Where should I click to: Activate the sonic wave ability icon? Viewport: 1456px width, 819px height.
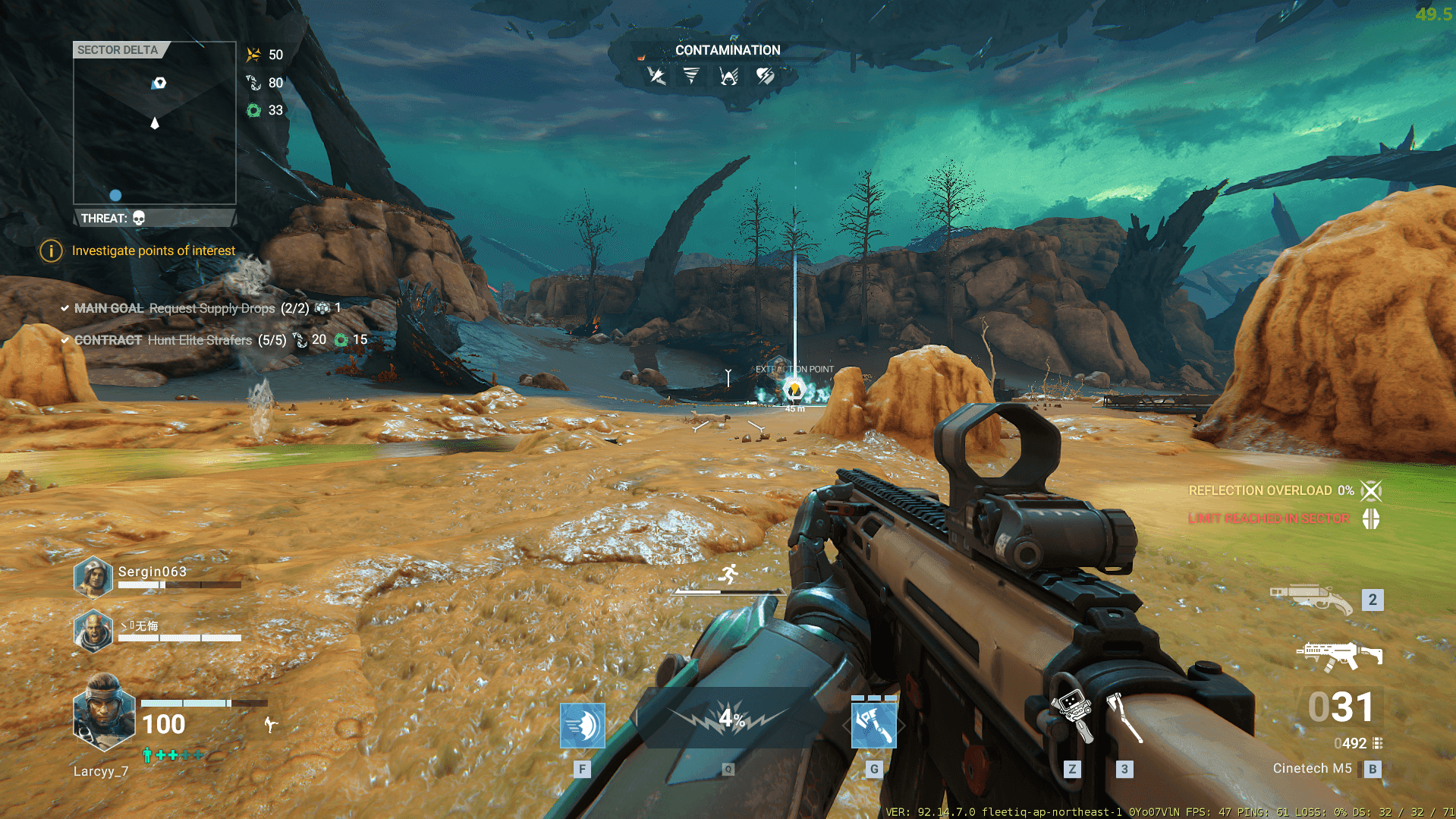(582, 726)
